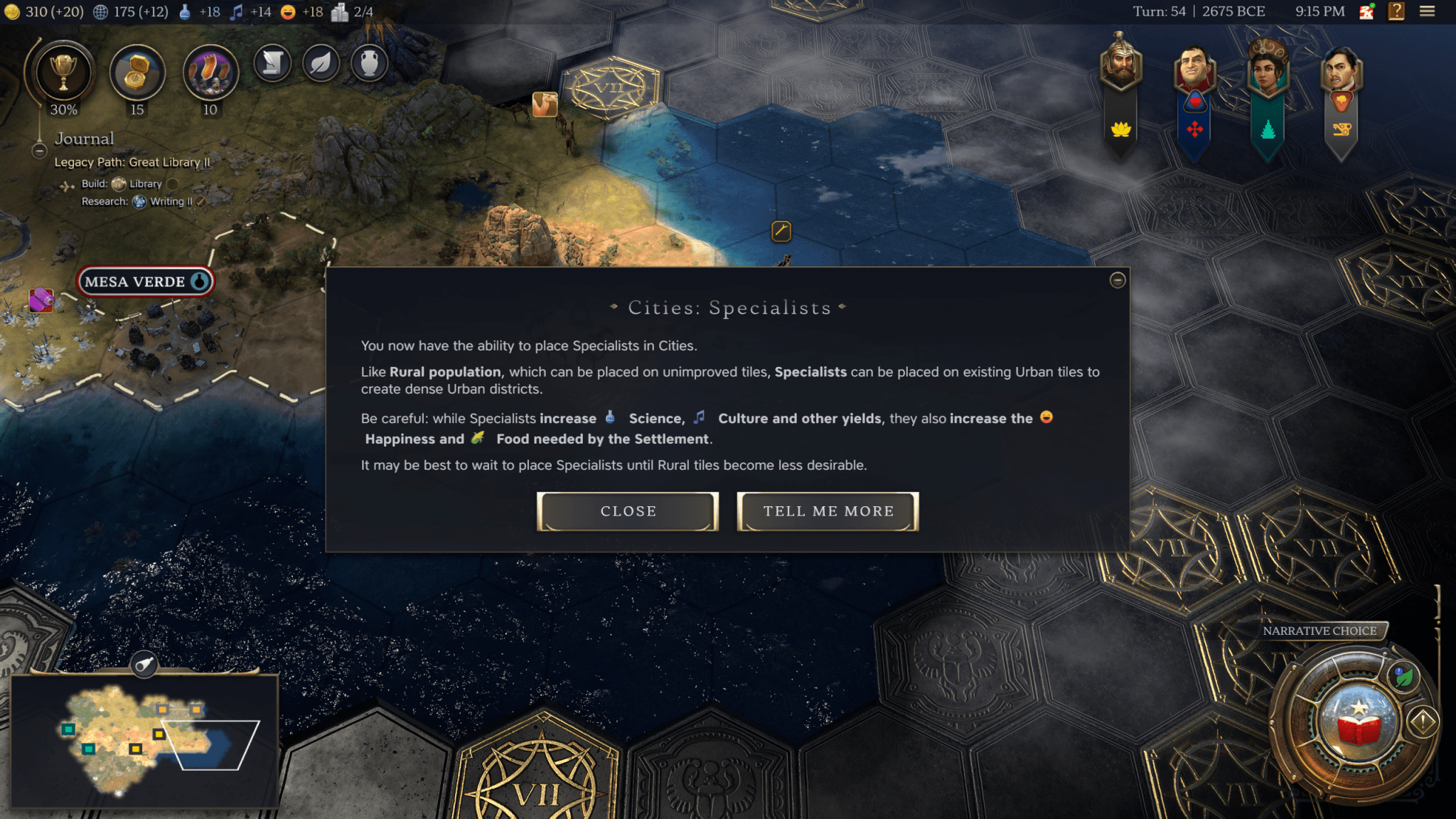Viewport: 1456px width, 819px height.
Task: Click the gold coin treasury icon
Action: pyautogui.click(x=11, y=11)
